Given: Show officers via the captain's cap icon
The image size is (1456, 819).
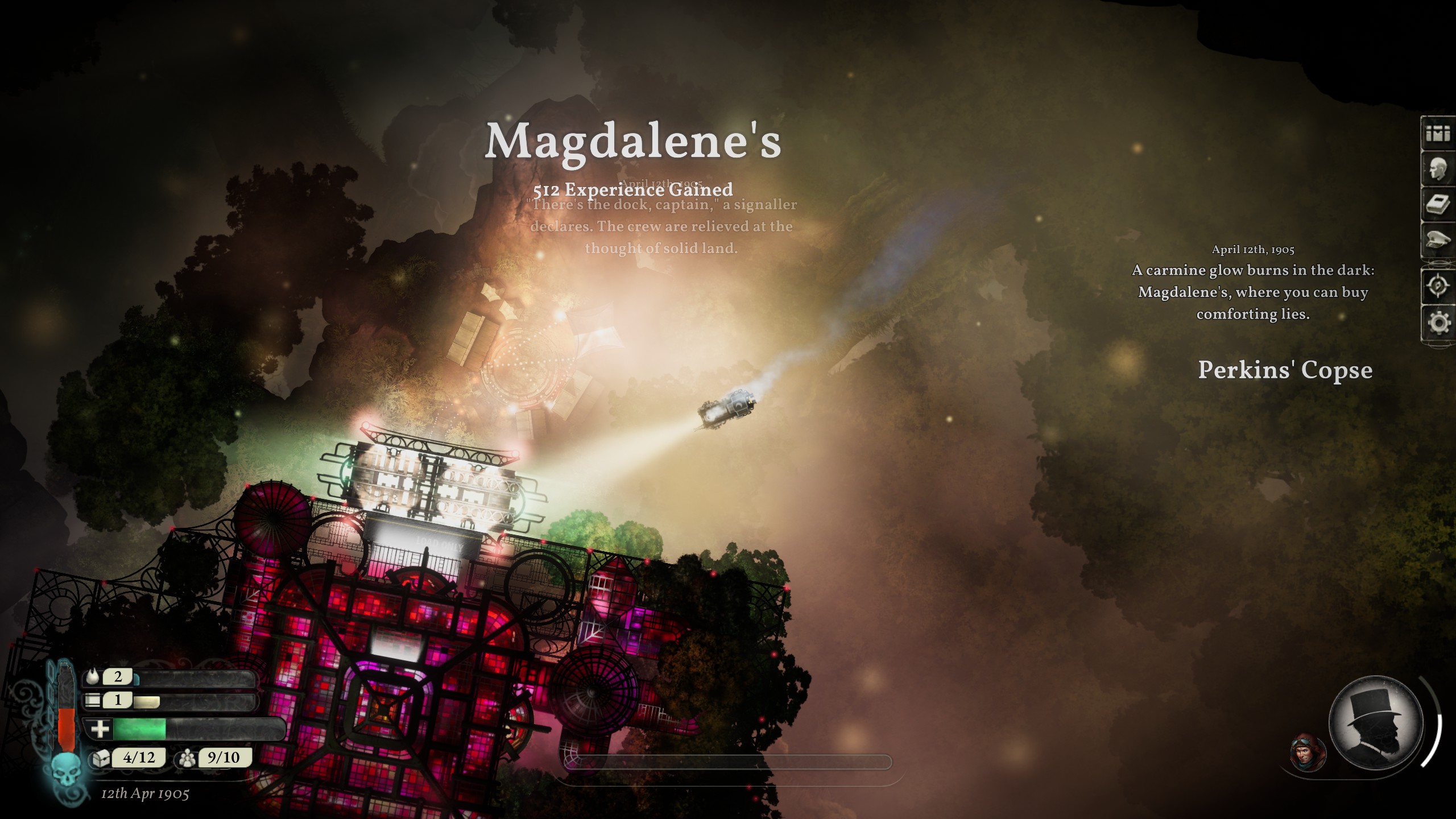Looking at the screenshot, I should tap(1437, 241).
